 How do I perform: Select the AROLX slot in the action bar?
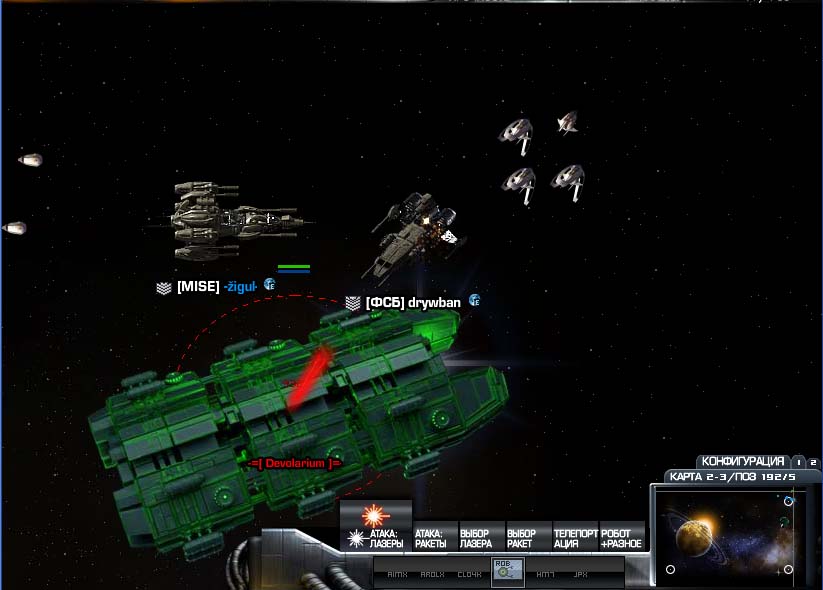pyautogui.click(x=432, y=574)
